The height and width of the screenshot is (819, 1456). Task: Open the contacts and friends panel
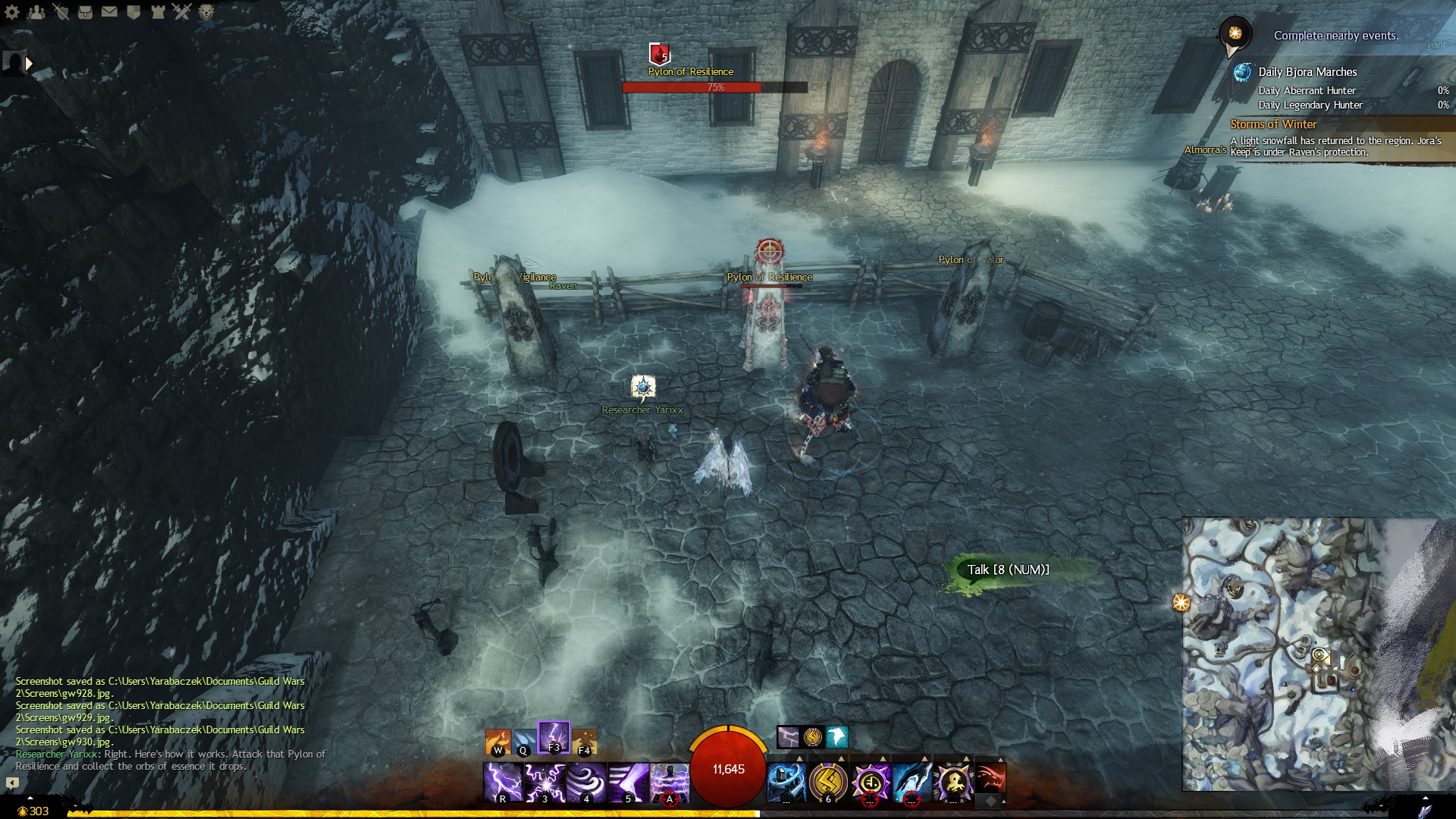point(36,11)
